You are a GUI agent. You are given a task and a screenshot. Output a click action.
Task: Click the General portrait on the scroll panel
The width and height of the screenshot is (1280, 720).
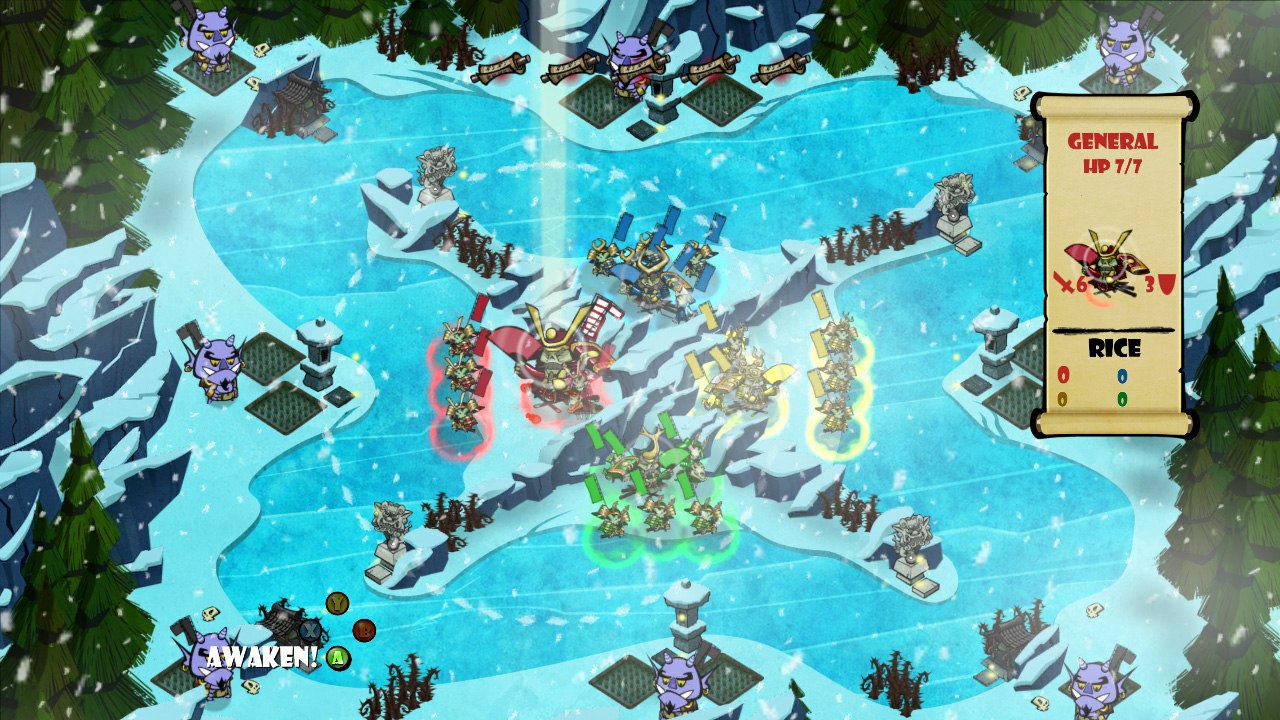(x=1110, y=265)
